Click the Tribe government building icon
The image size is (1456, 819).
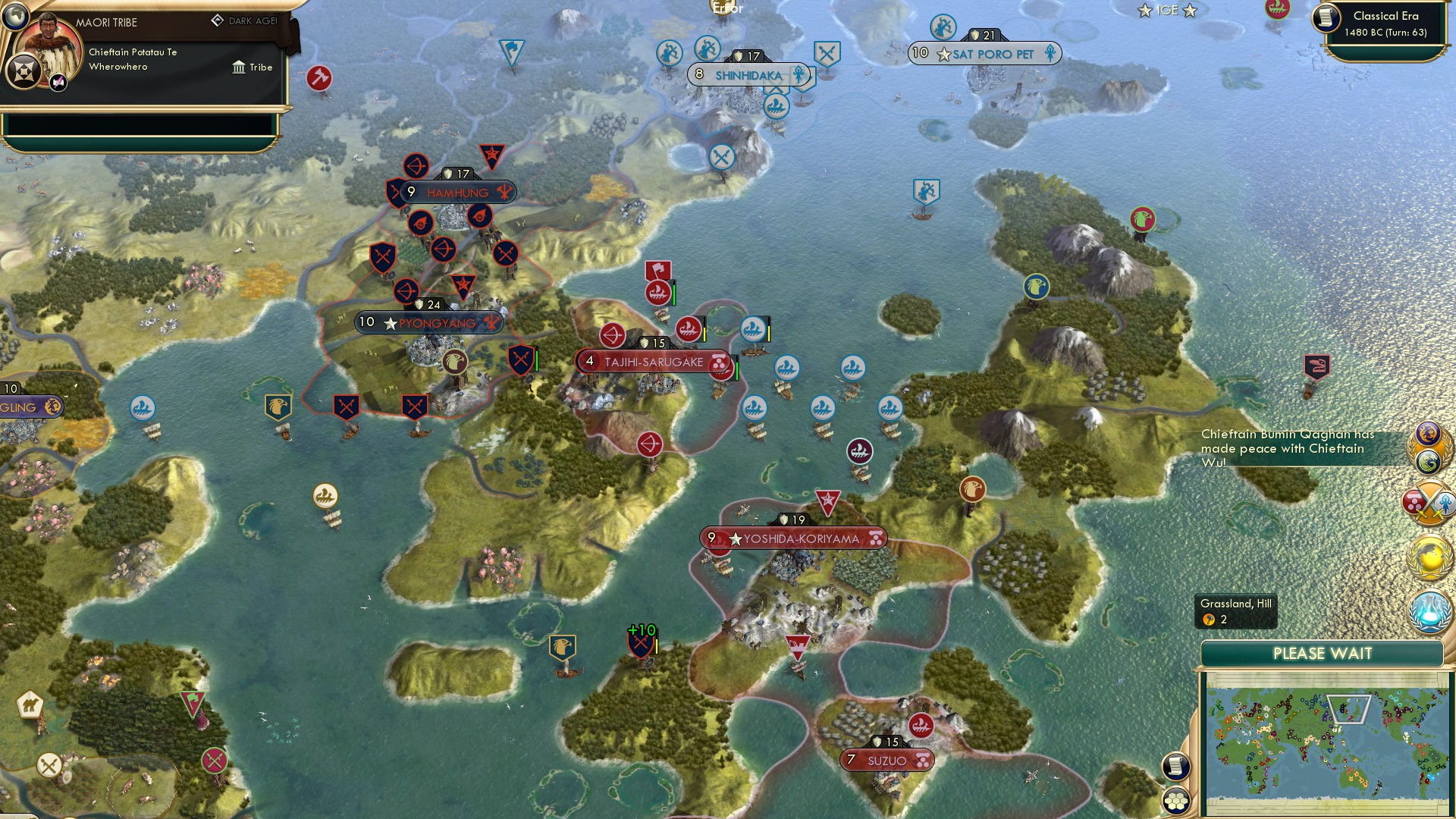pos(239,68)
